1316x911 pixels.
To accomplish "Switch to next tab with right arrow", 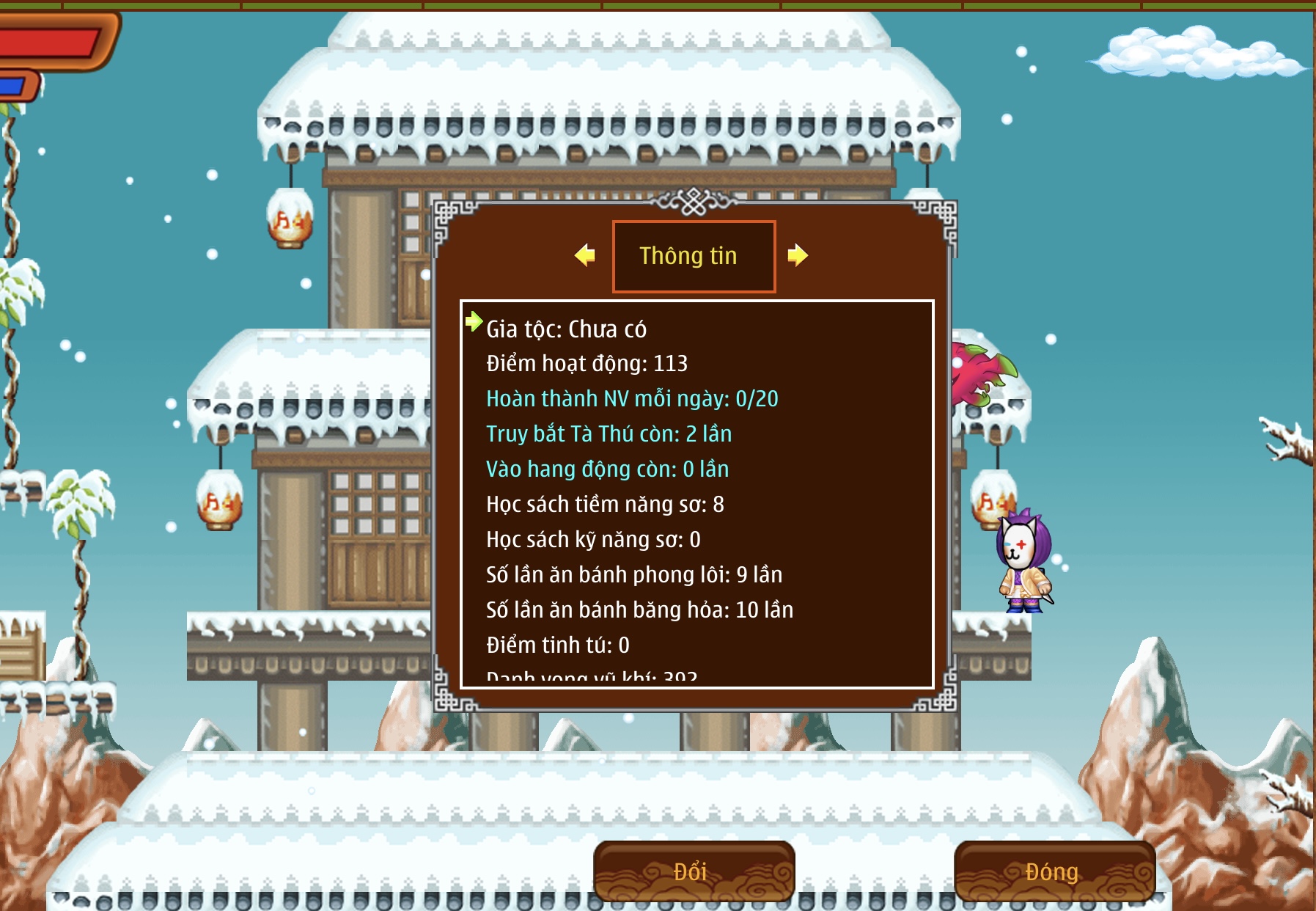I will [798, 255].
